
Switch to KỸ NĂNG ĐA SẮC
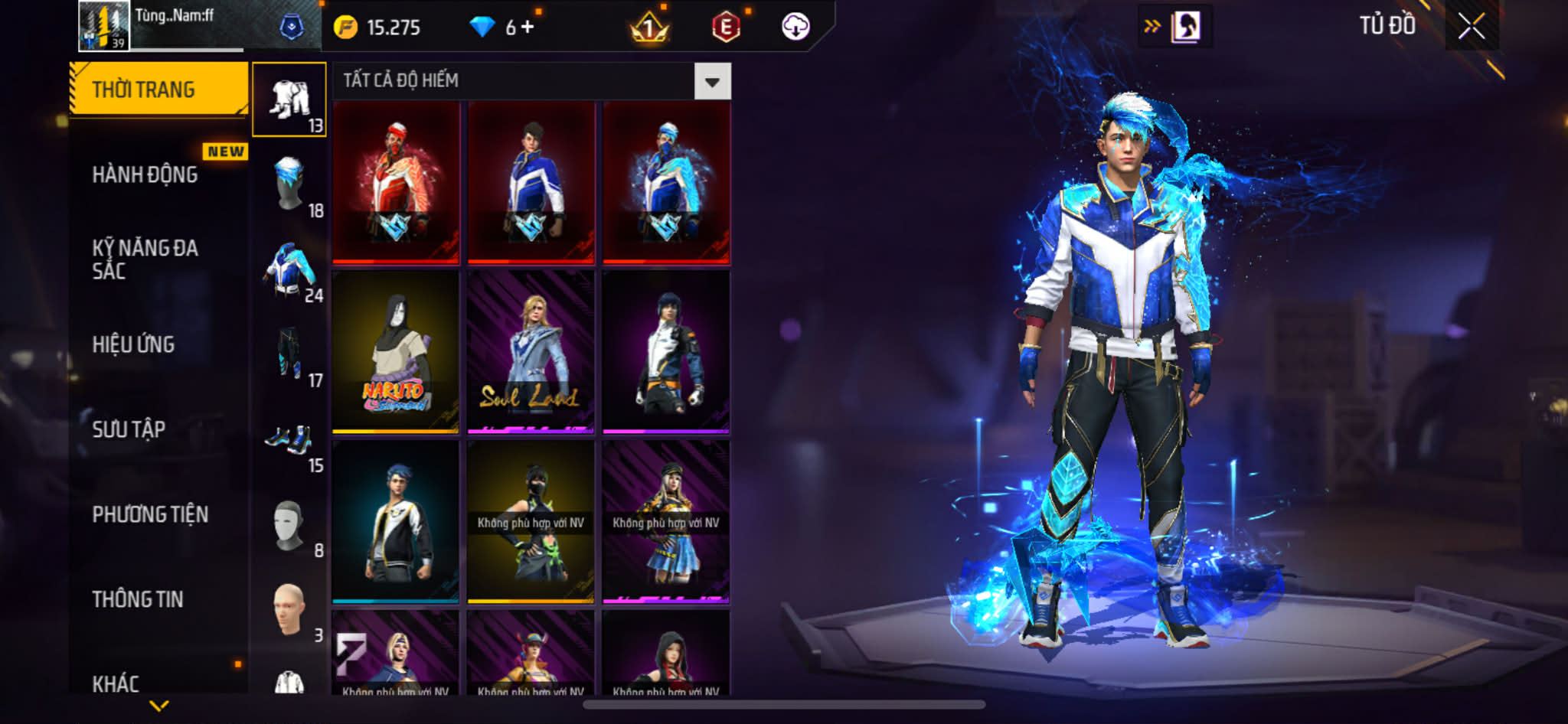[x=145, y=259]
